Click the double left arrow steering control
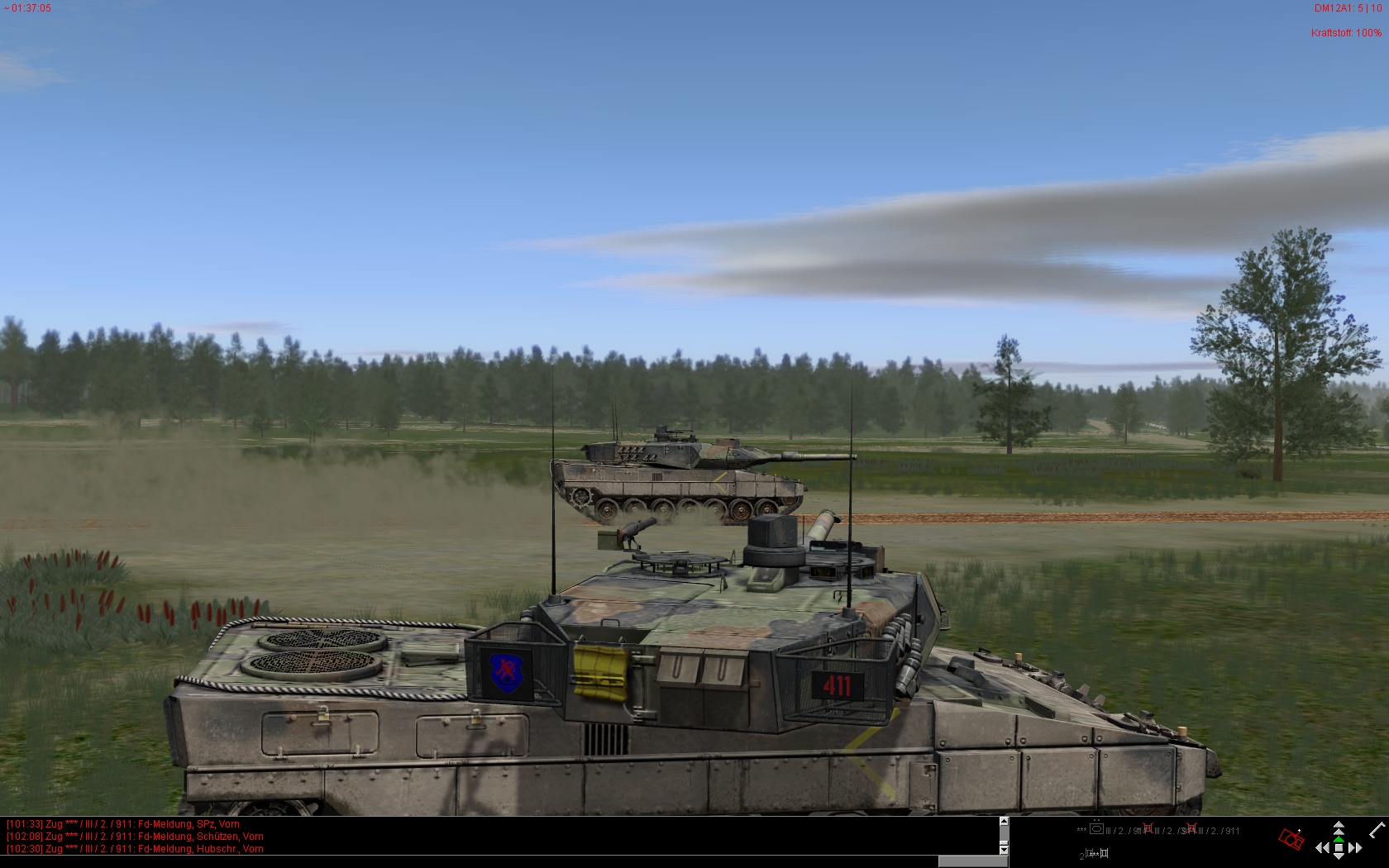This screenshot has width=1389, height=868. pyautogui.click(x=1323, y=848)
